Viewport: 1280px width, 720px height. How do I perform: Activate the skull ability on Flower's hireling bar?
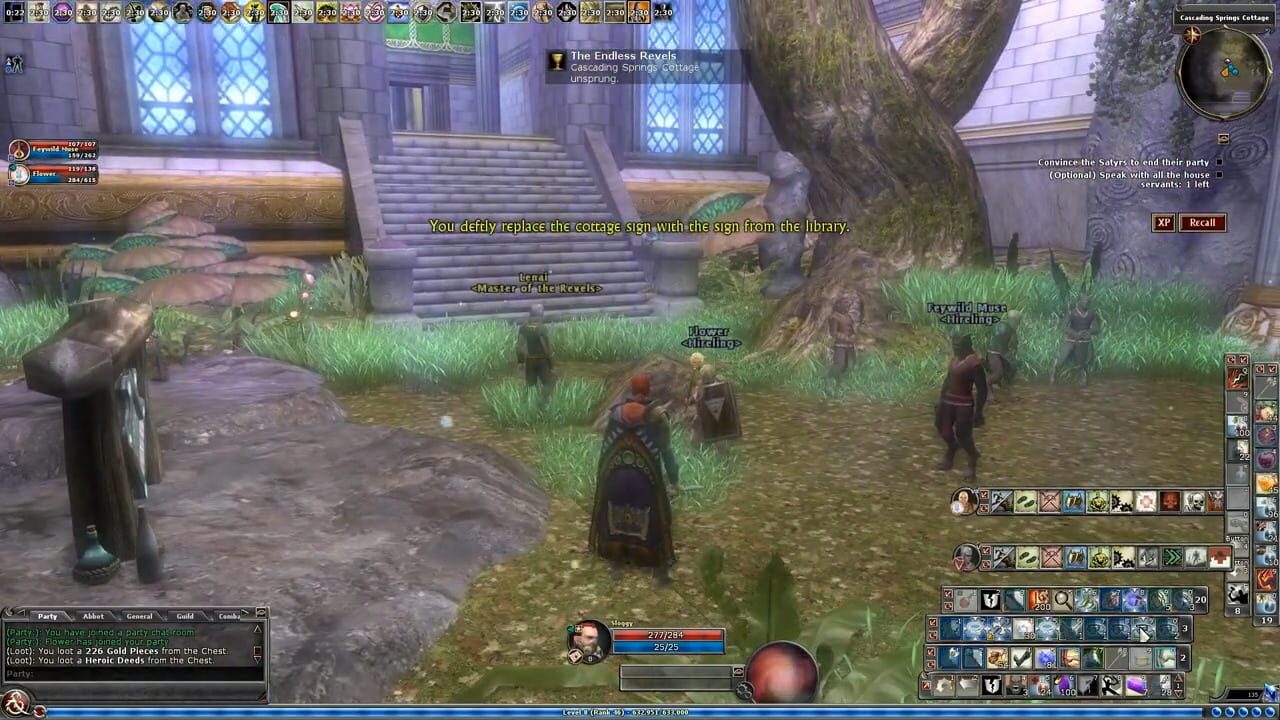tap(1195, 502)
